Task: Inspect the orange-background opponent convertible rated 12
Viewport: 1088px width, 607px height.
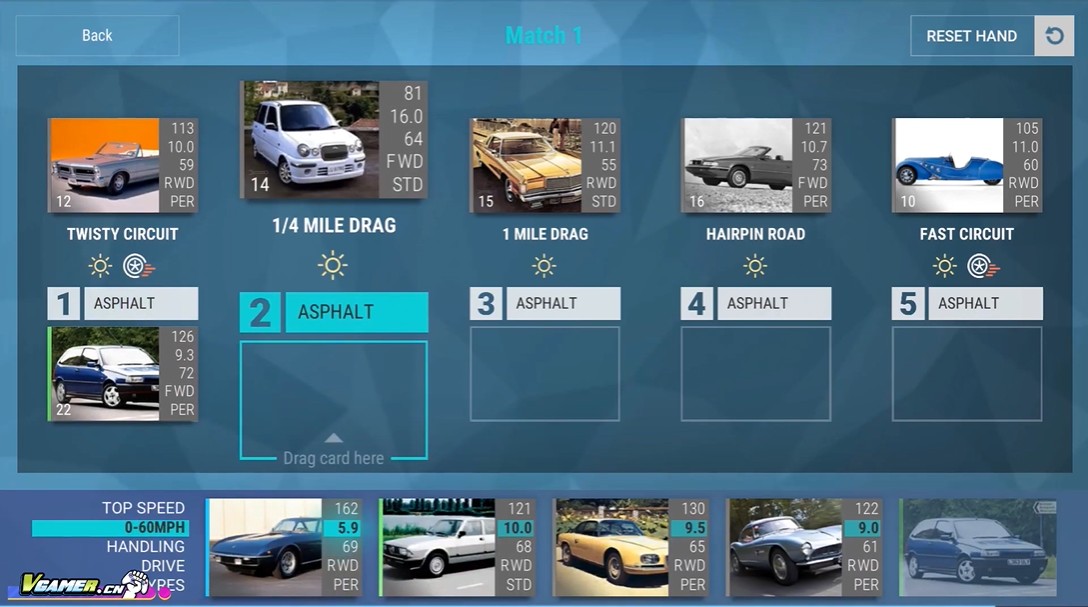Action: [122, 165]
